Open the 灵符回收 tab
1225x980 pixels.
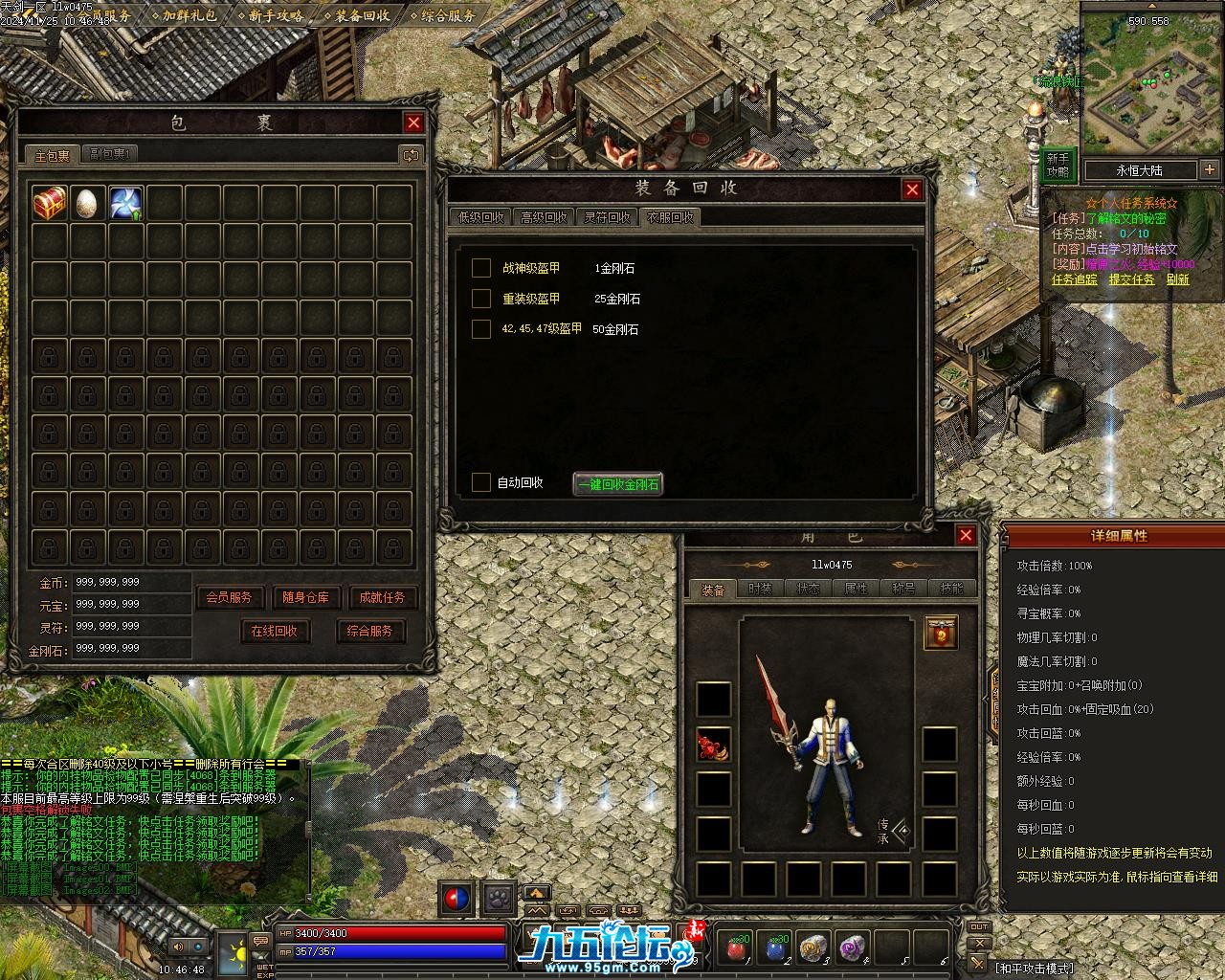coord(608,217)
